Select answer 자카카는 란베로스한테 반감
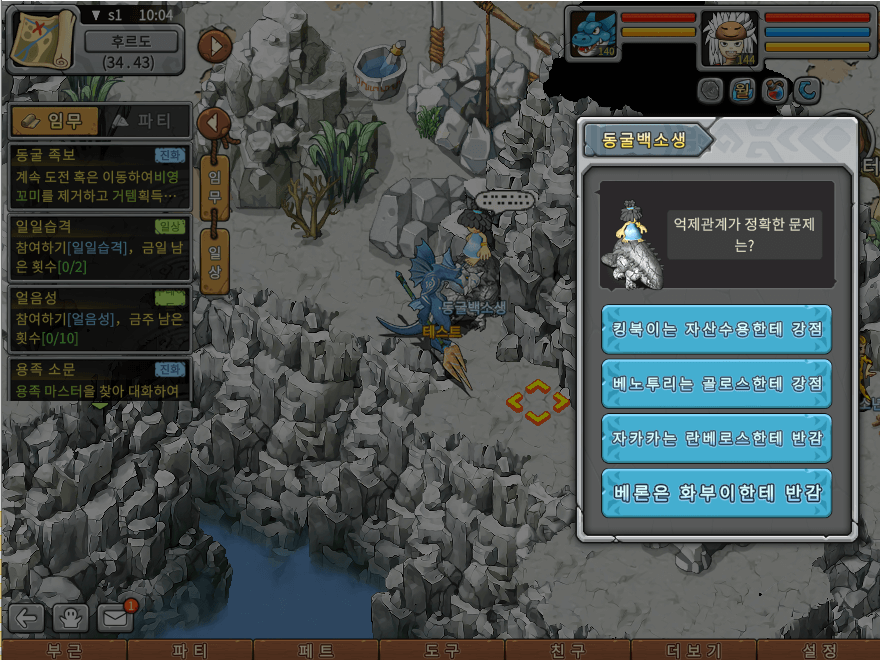880x660 pixels. [716, 439]
